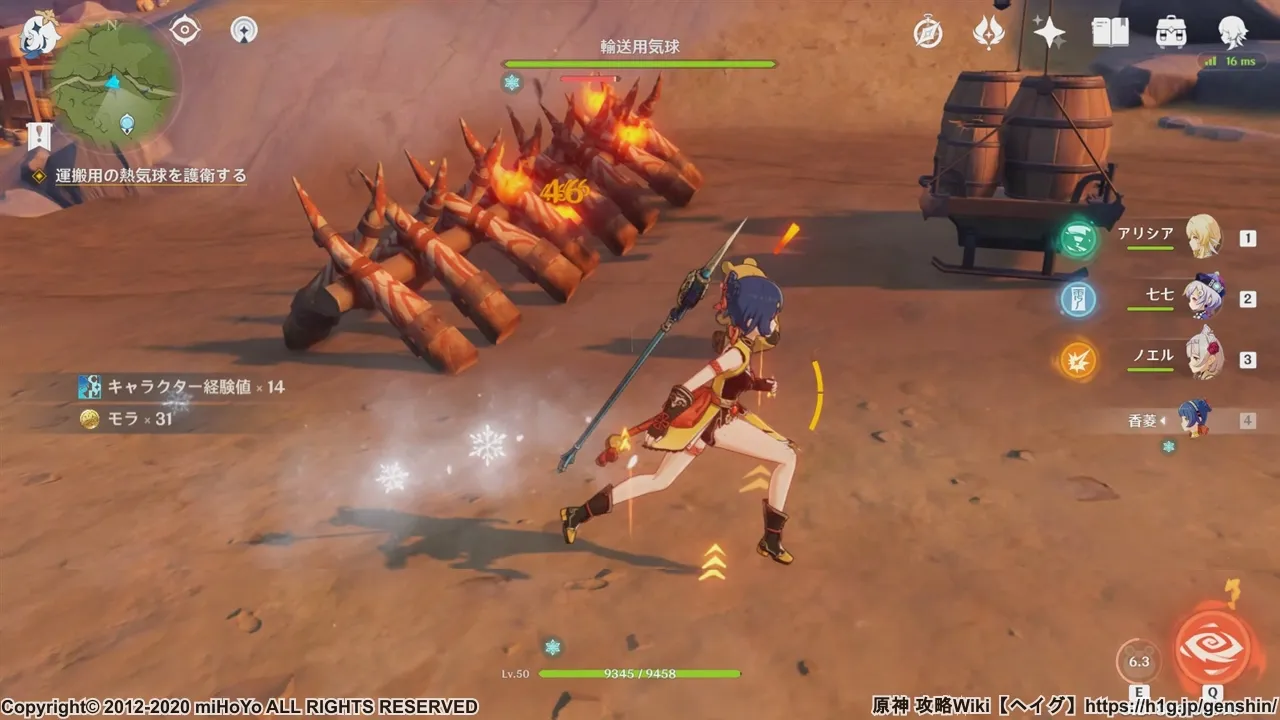1280x720 pixels.
Task: Click the crosshair icon beside the minimap
Action: tap(185, 31)
